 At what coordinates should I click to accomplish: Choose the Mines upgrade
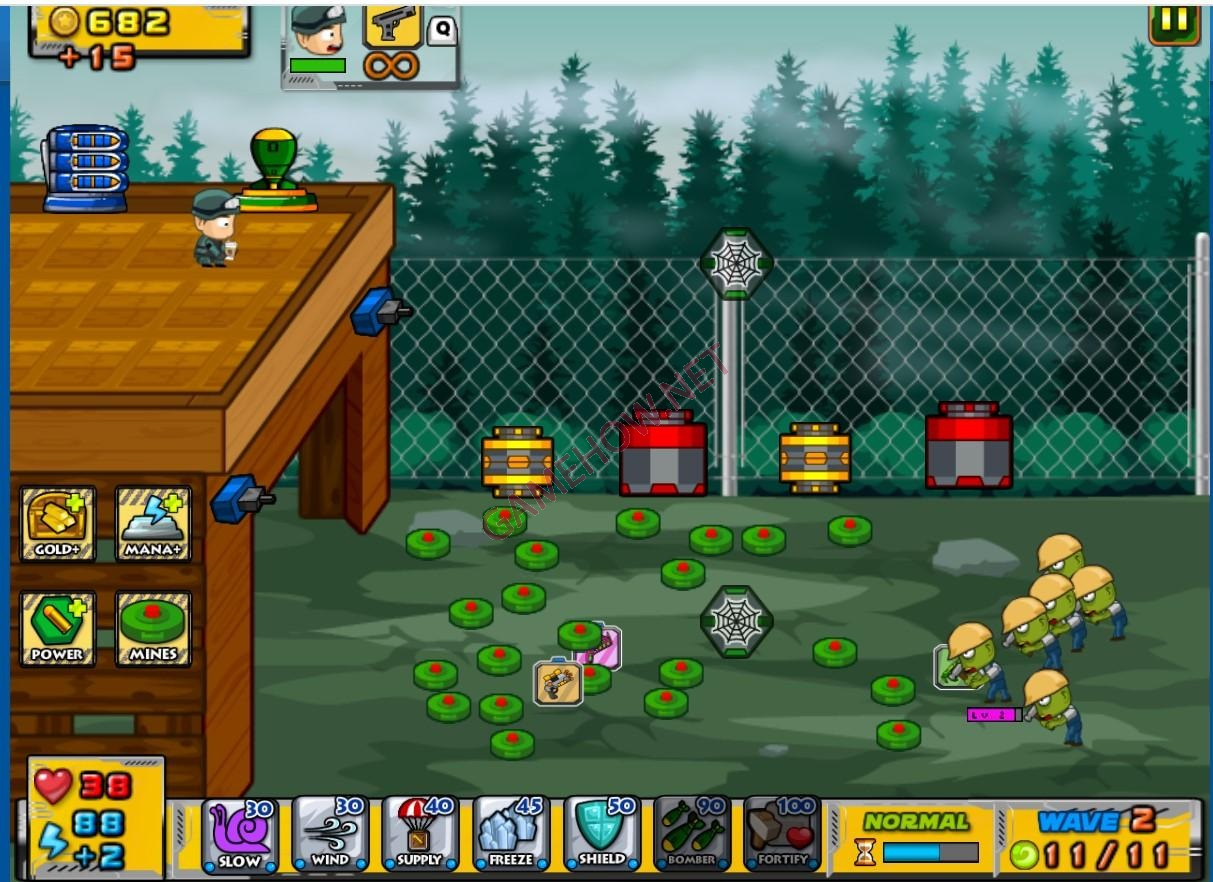(x=153, y=629)
